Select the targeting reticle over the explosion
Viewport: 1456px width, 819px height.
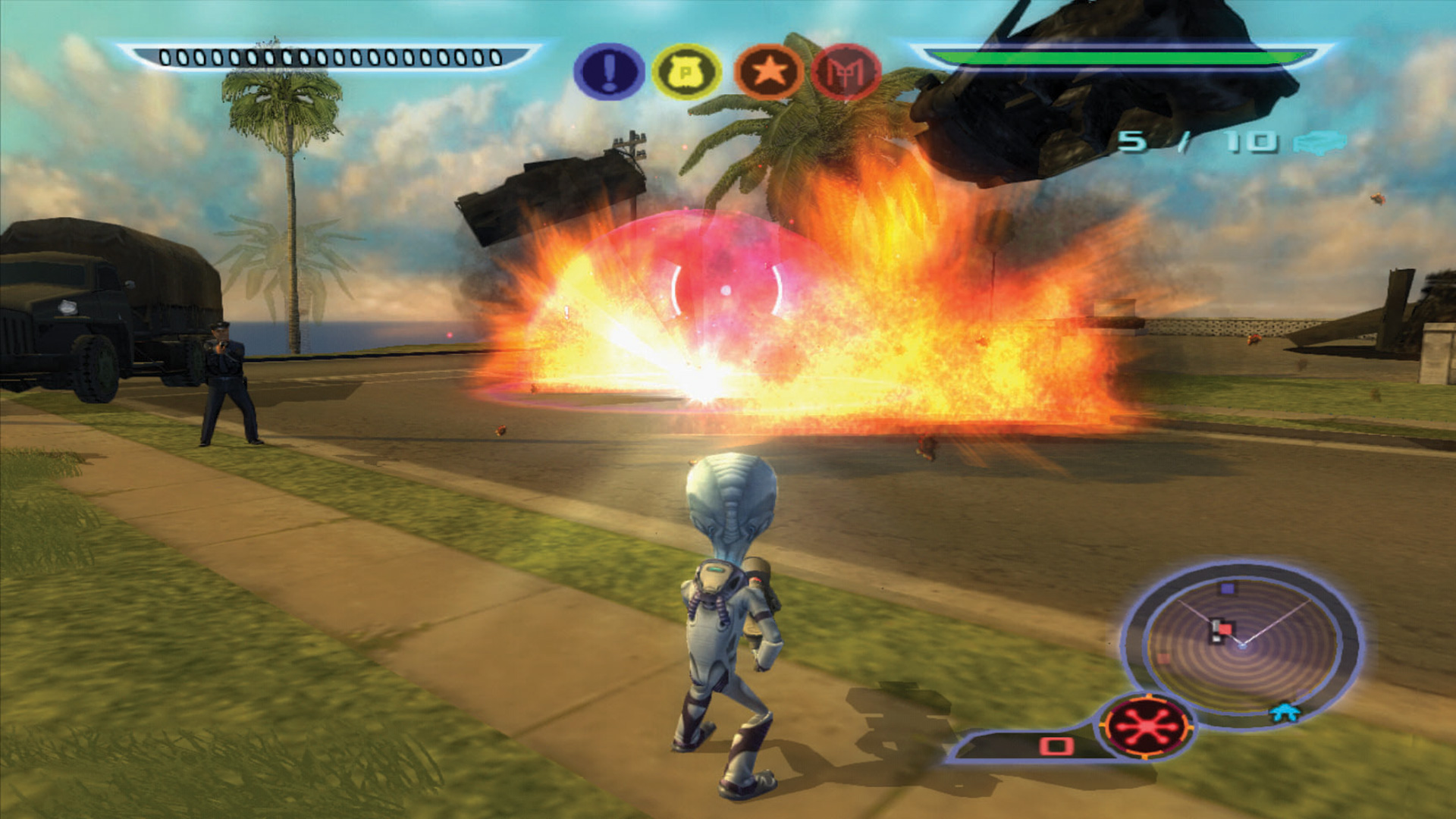tap(724, 290)
